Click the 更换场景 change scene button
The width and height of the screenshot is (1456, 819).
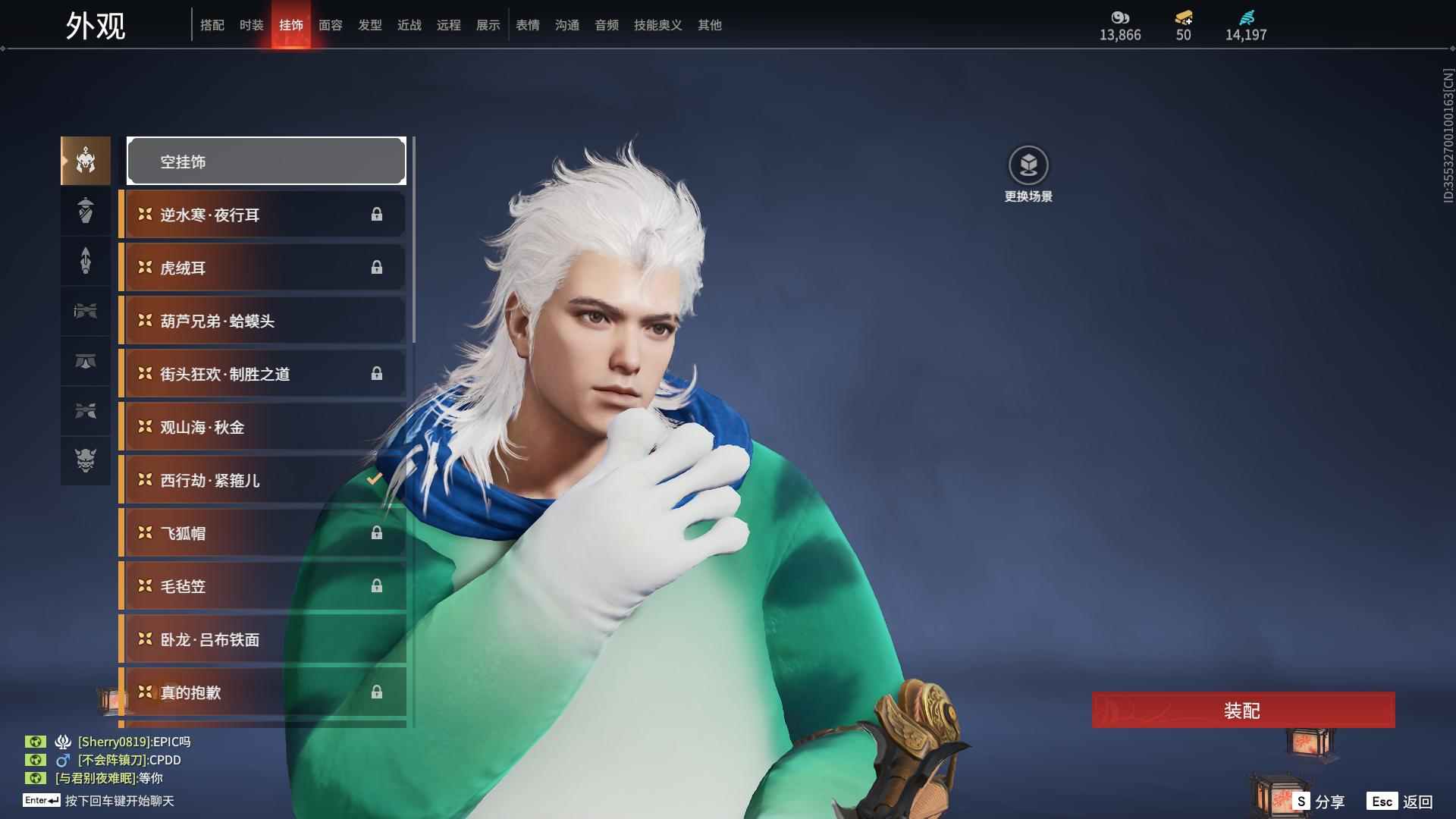(x=1028, y=174)
